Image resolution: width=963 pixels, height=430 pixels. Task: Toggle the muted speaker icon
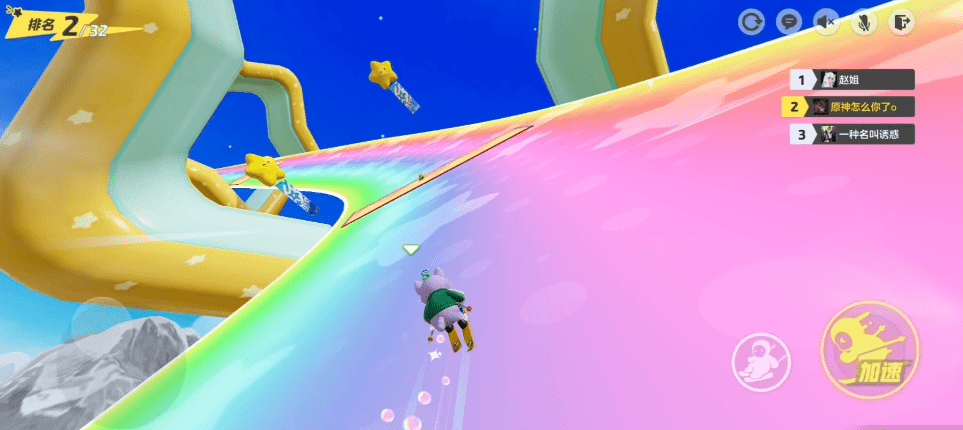pyautogui.click(x=825, y=22)
